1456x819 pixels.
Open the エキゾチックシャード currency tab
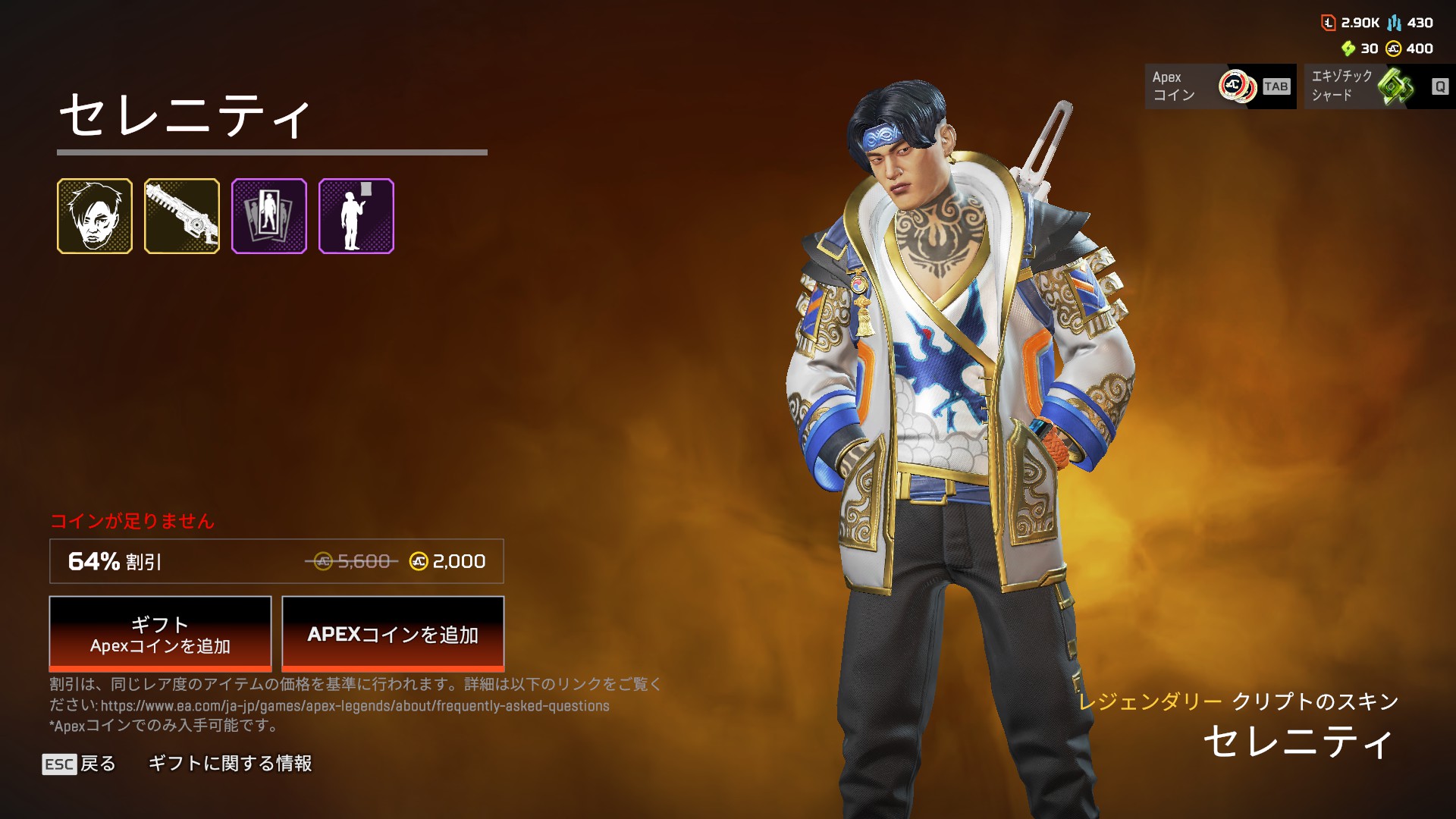pos(1379,86)
